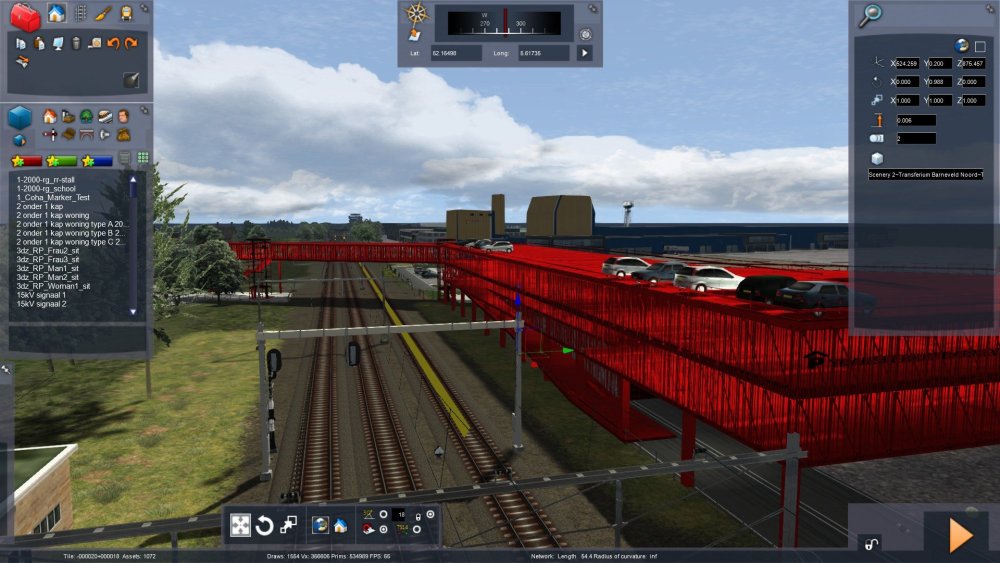Click the compass rose icon
The width and height of the screenshot is (1000, 563).
(415, 14)
